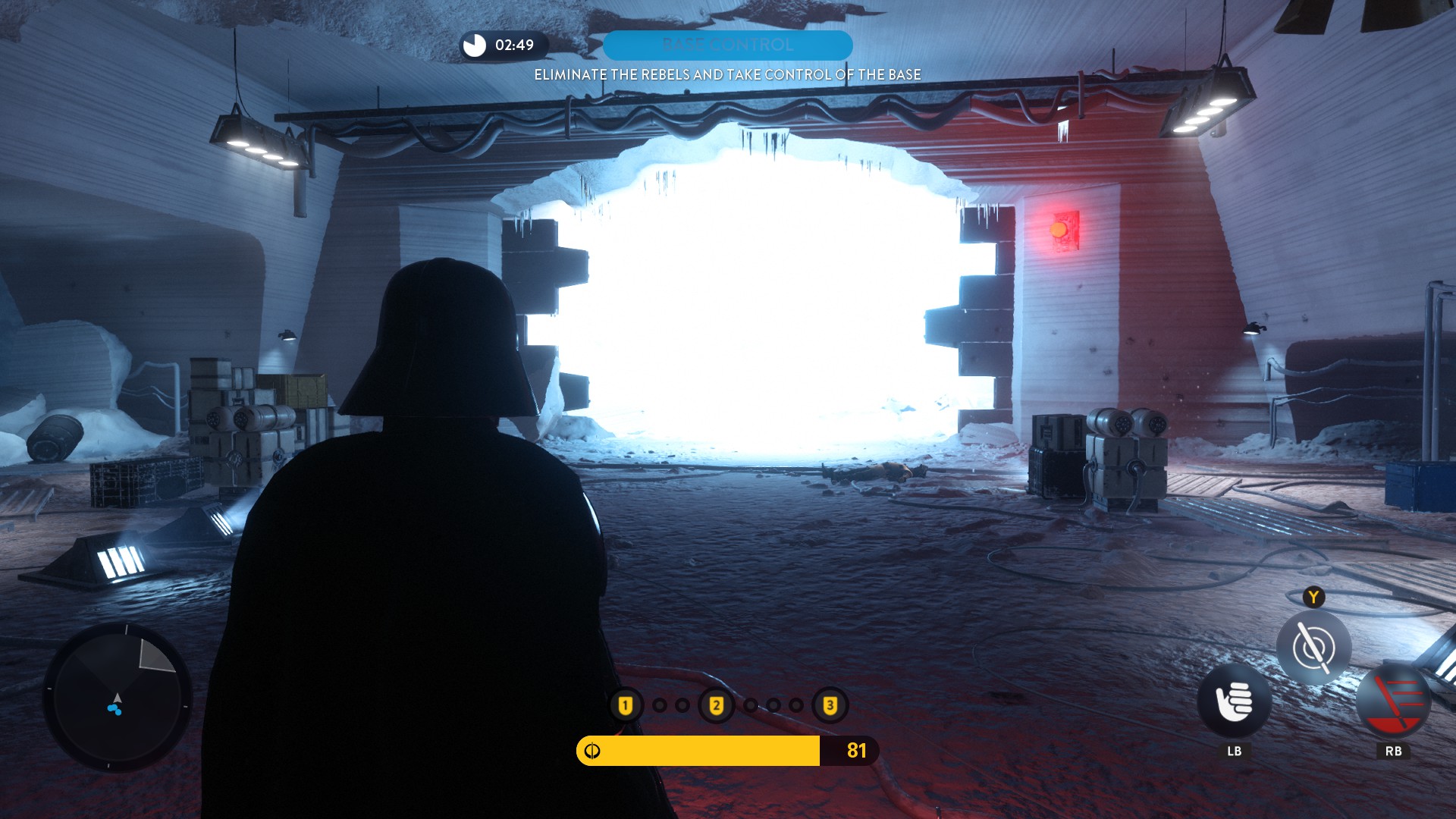The width and height of the screenshot is (1456, 819).
Task: Use the red lightsaber throw ability
Action: pyautogui.click(x=1393, y=701)
